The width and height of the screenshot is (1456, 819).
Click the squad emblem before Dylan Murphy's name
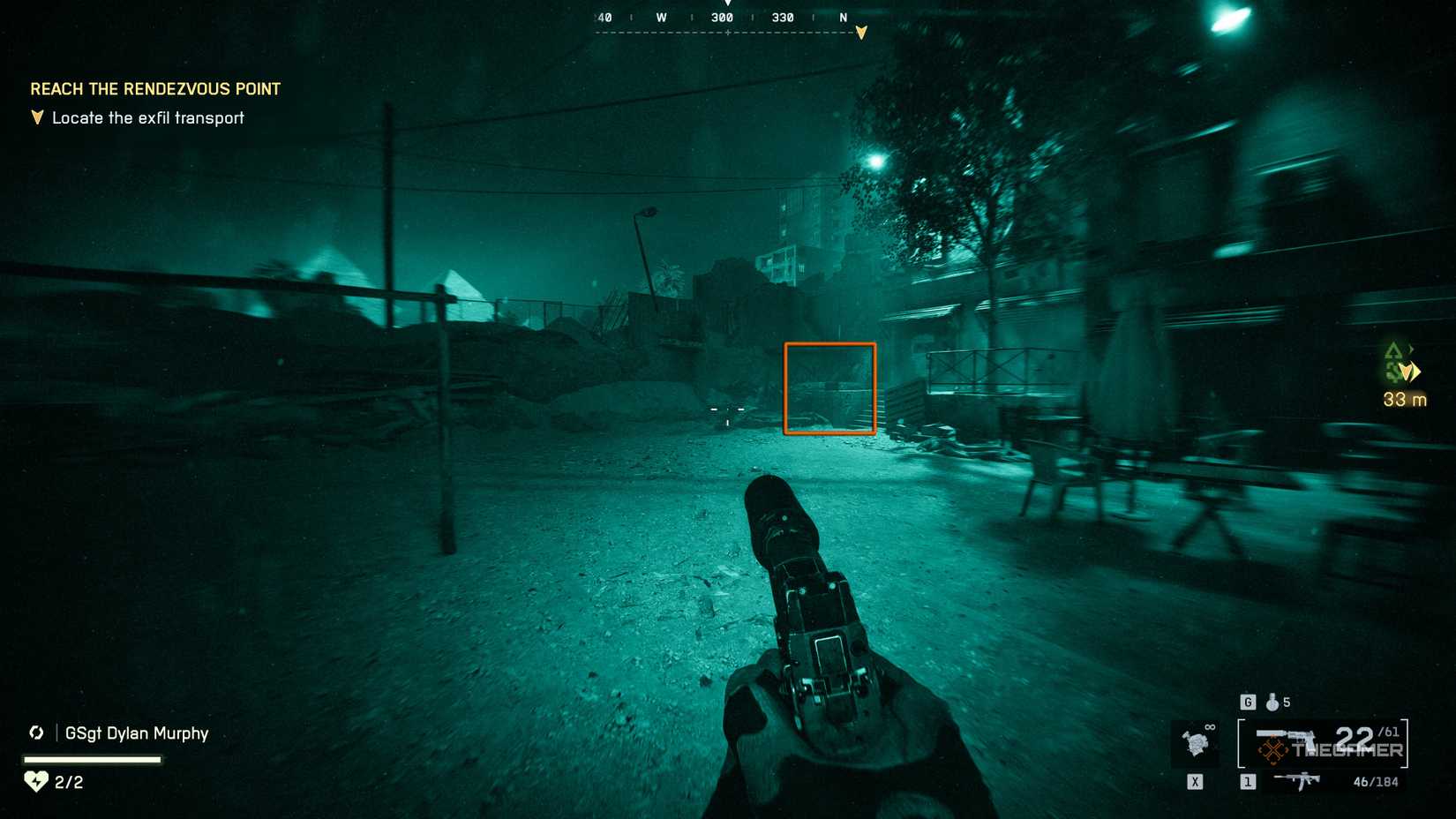[x=36, y=733]
